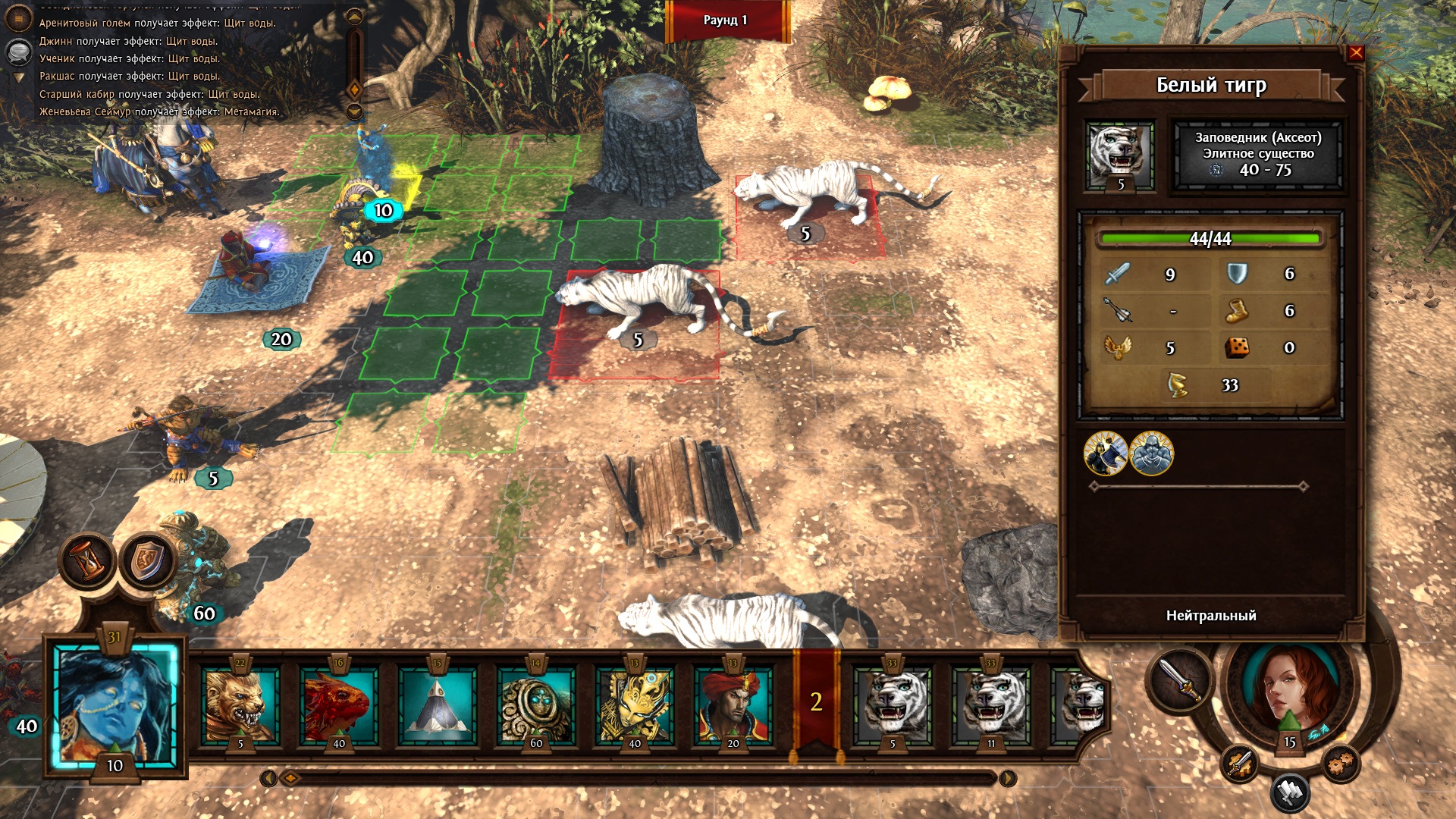Pick the stone golem turn portrait
Viewport: 1456px width, 819px height.
[536, 705]
